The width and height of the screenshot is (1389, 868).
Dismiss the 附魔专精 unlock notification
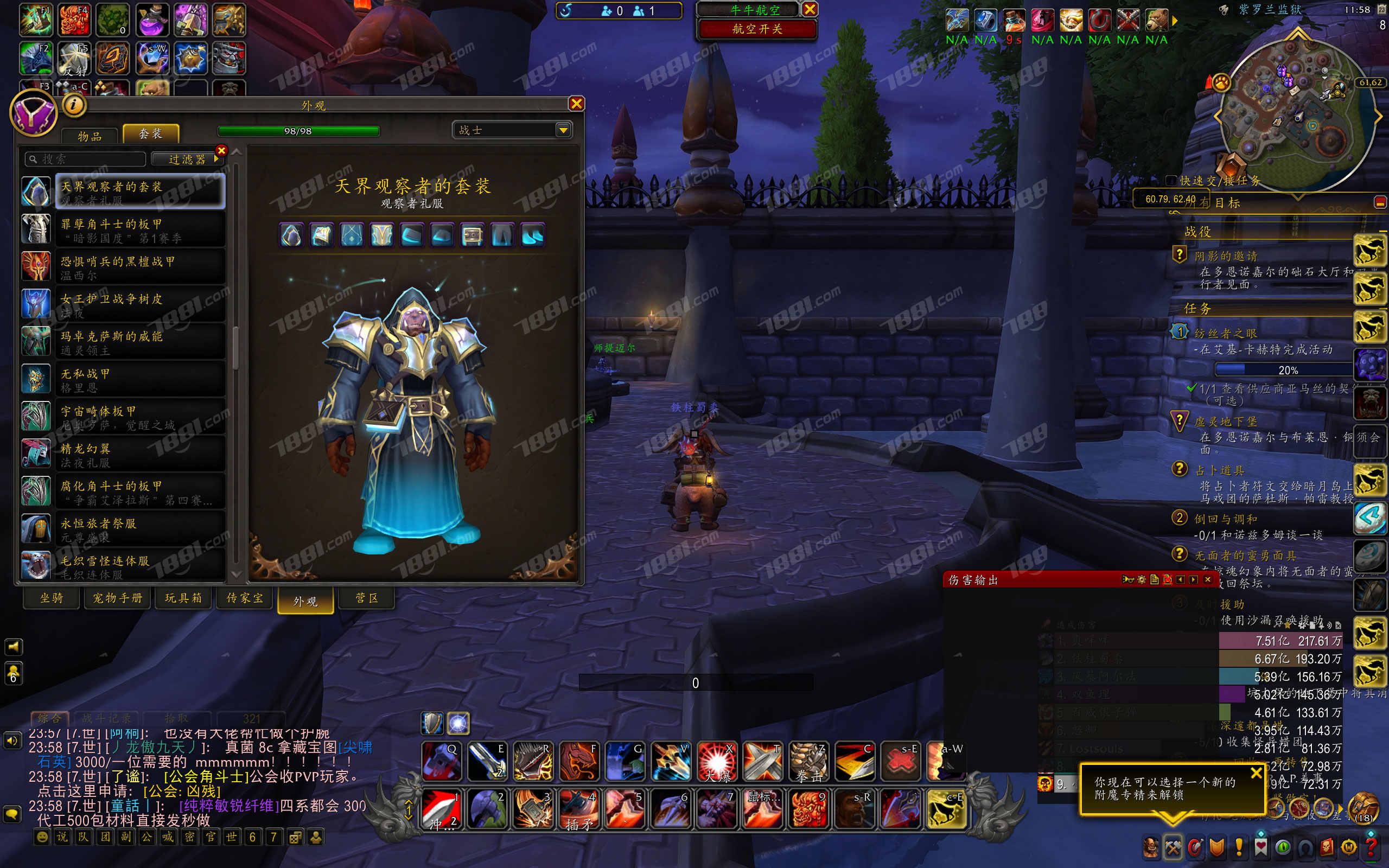pos(1256,773)
